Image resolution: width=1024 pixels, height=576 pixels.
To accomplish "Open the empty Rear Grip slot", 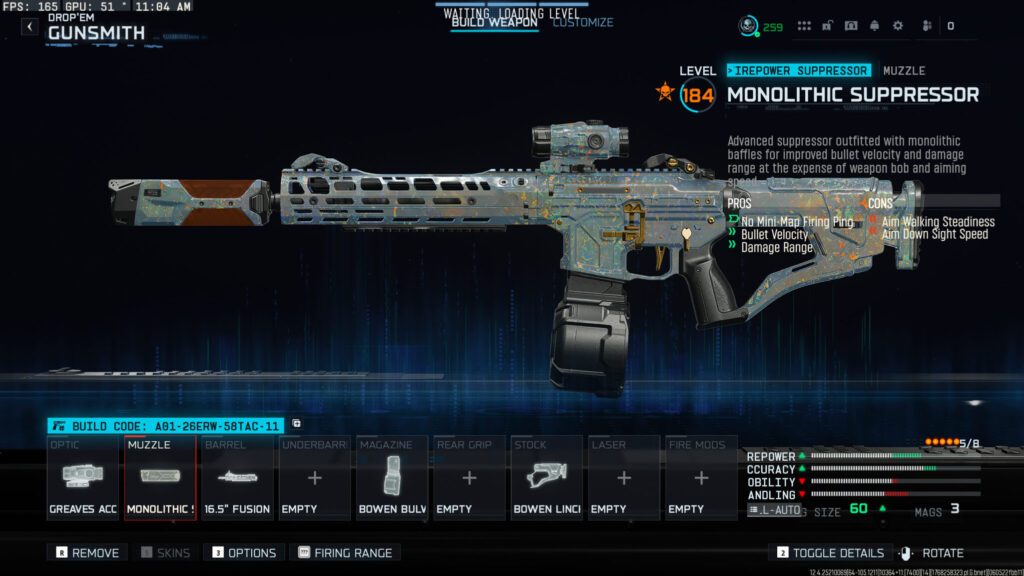I will click(468, 478).
